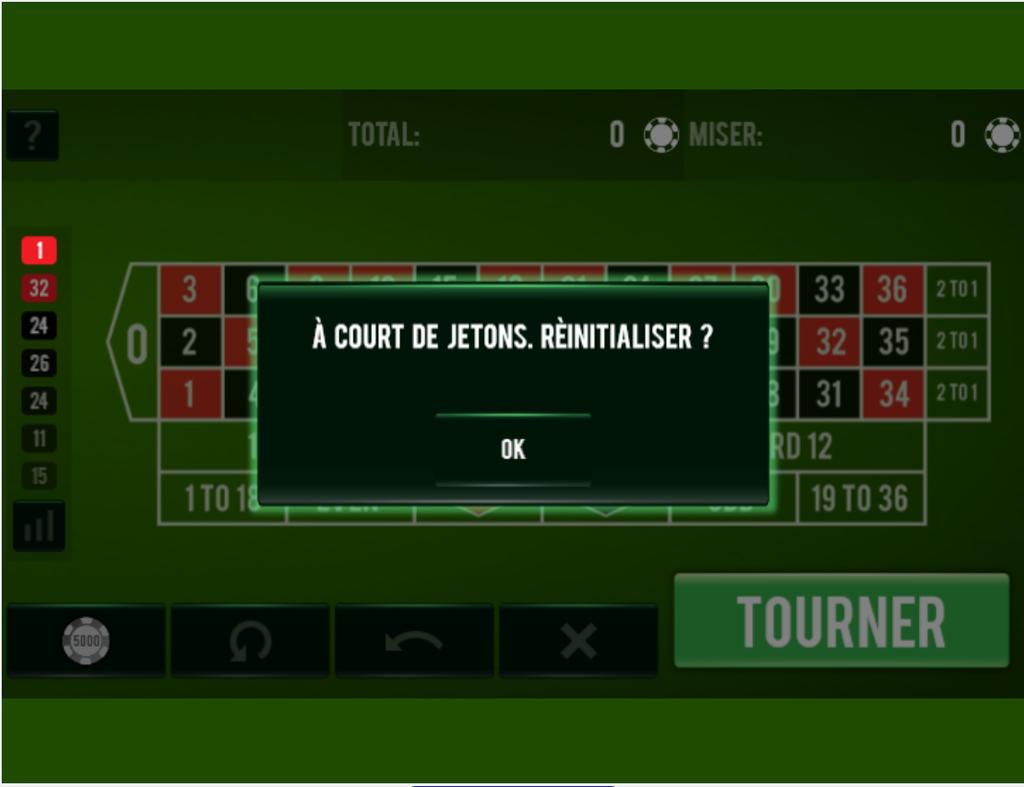Open the statistics bar chart panel
The image size is (1024, 787).
click(39, 526)
